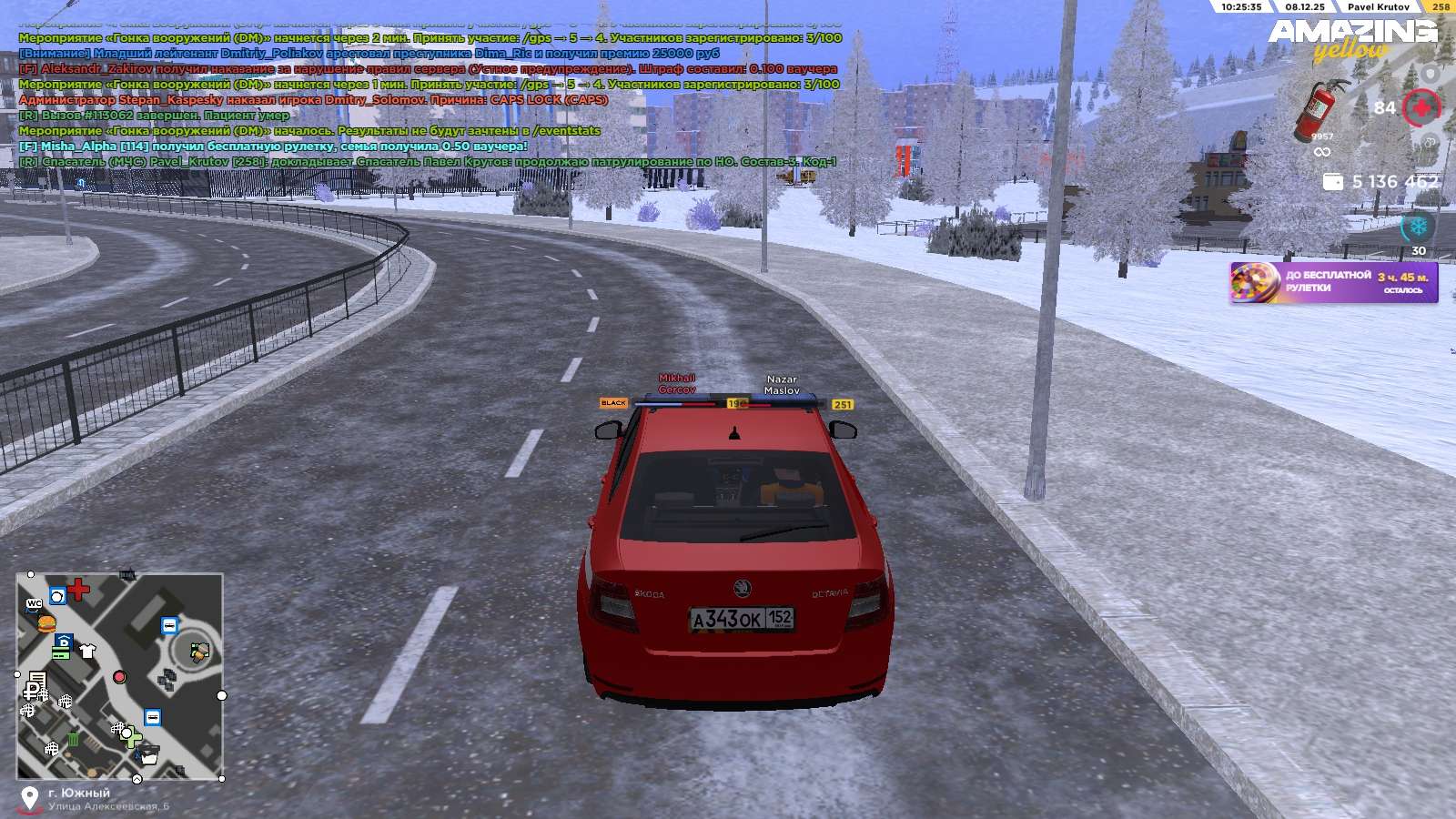
Task: Click the red cross health icon
Action: (1421, 107)
